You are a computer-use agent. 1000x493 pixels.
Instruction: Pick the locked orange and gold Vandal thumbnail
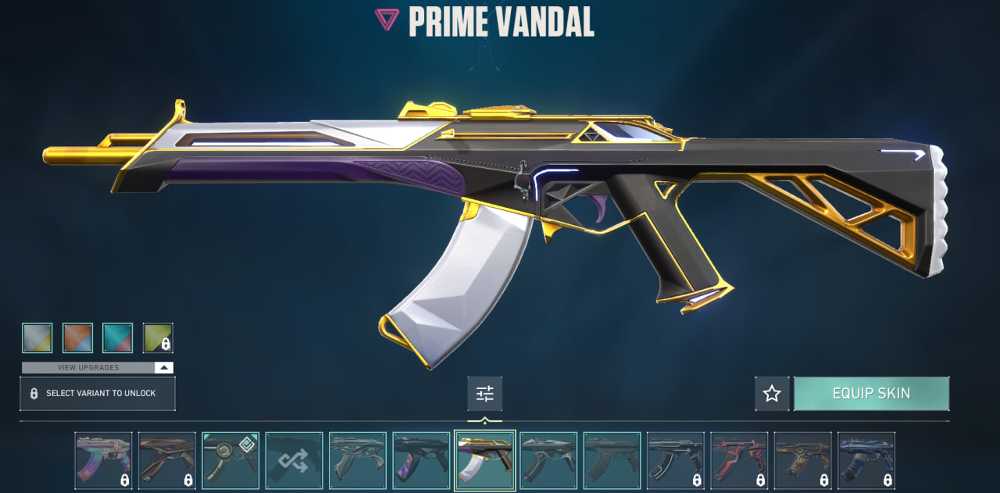tap(803, 460)
